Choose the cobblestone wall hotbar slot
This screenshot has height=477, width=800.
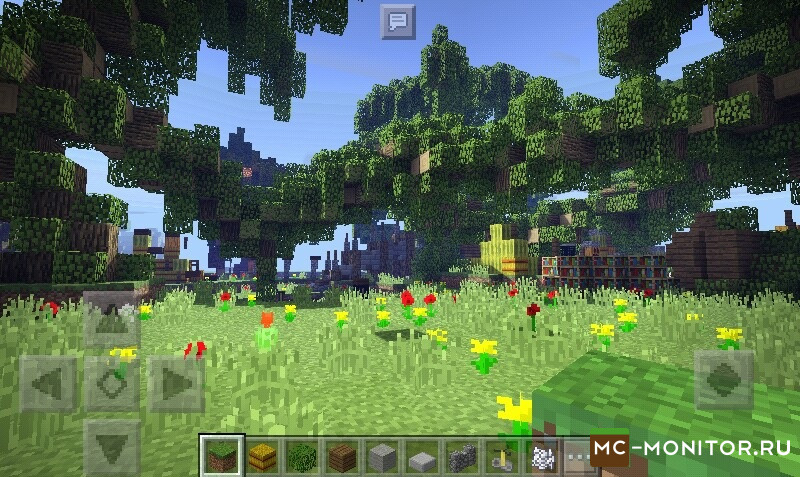coord(461,457)
